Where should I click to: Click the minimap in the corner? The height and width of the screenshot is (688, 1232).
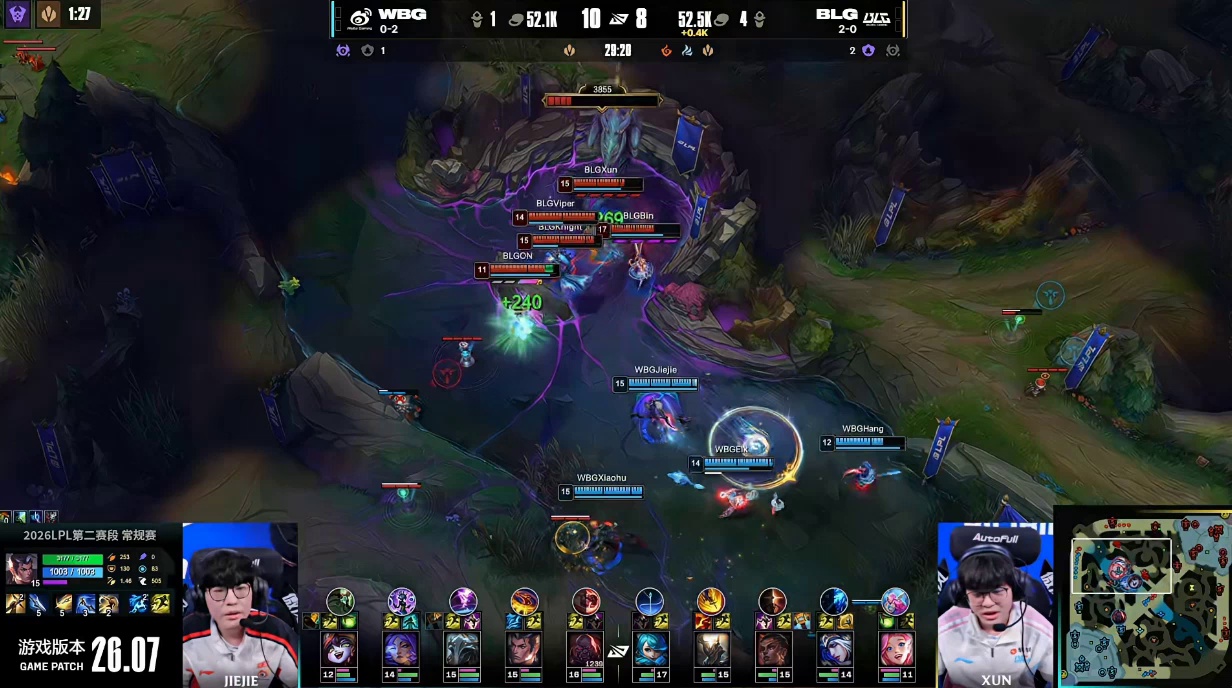[1143, 596]
